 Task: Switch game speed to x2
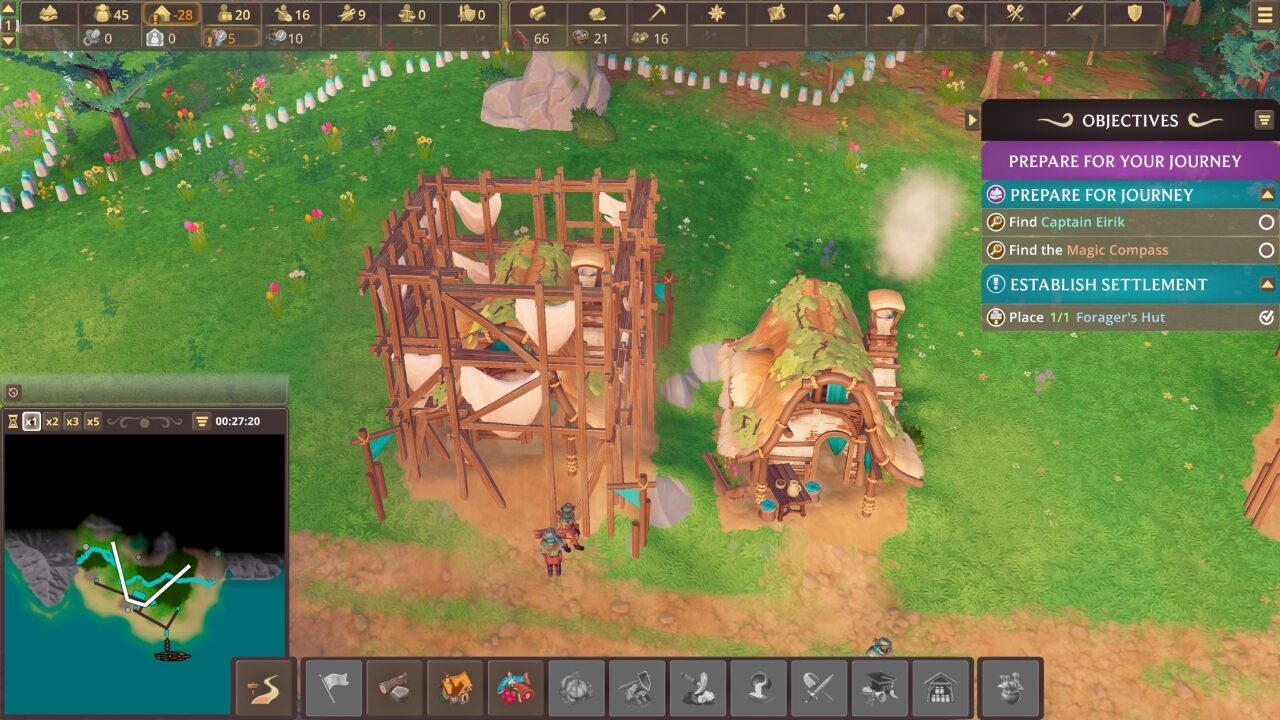(x=52, y=419)
